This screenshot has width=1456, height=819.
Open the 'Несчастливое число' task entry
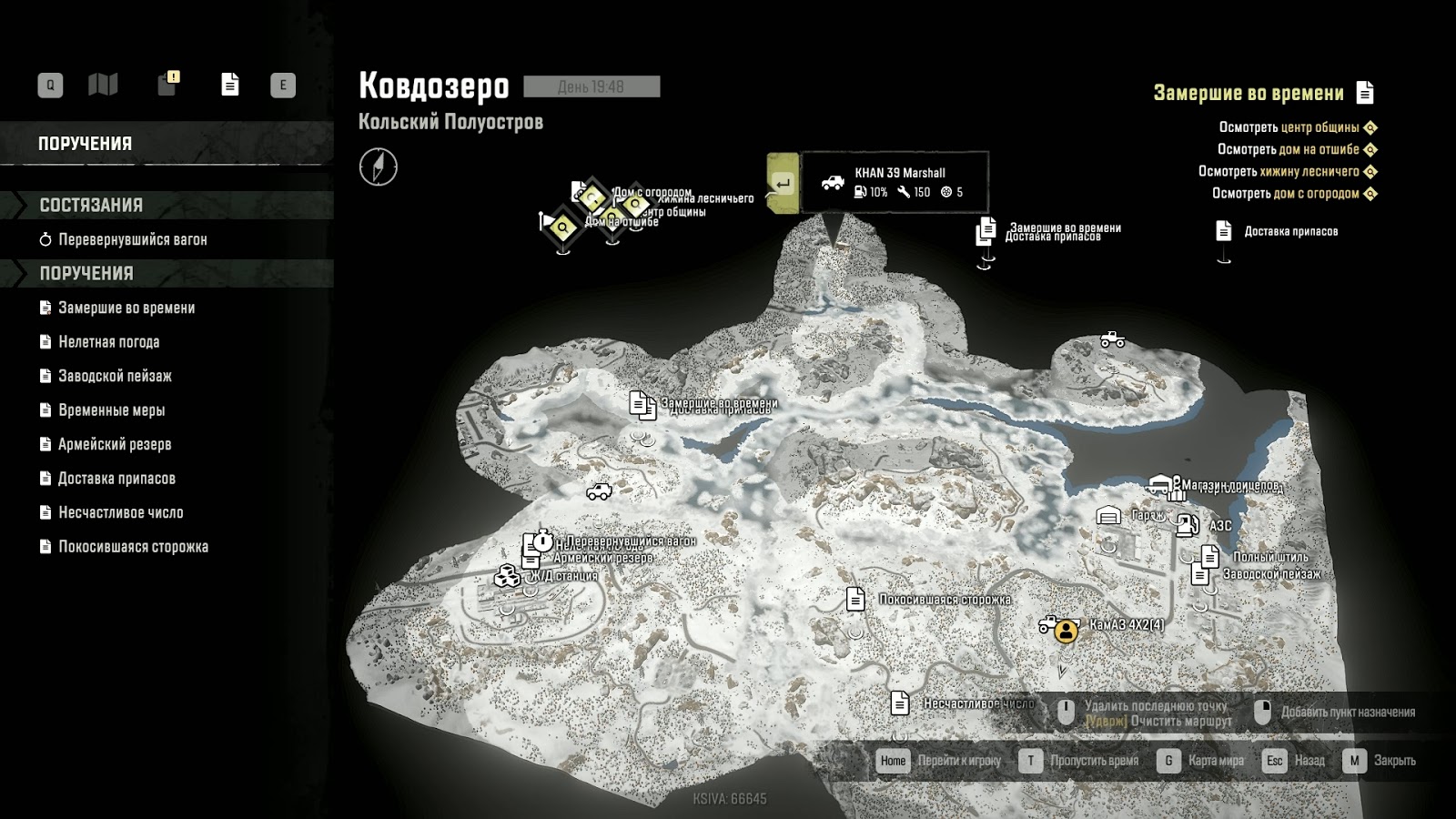tap(120, 512)
